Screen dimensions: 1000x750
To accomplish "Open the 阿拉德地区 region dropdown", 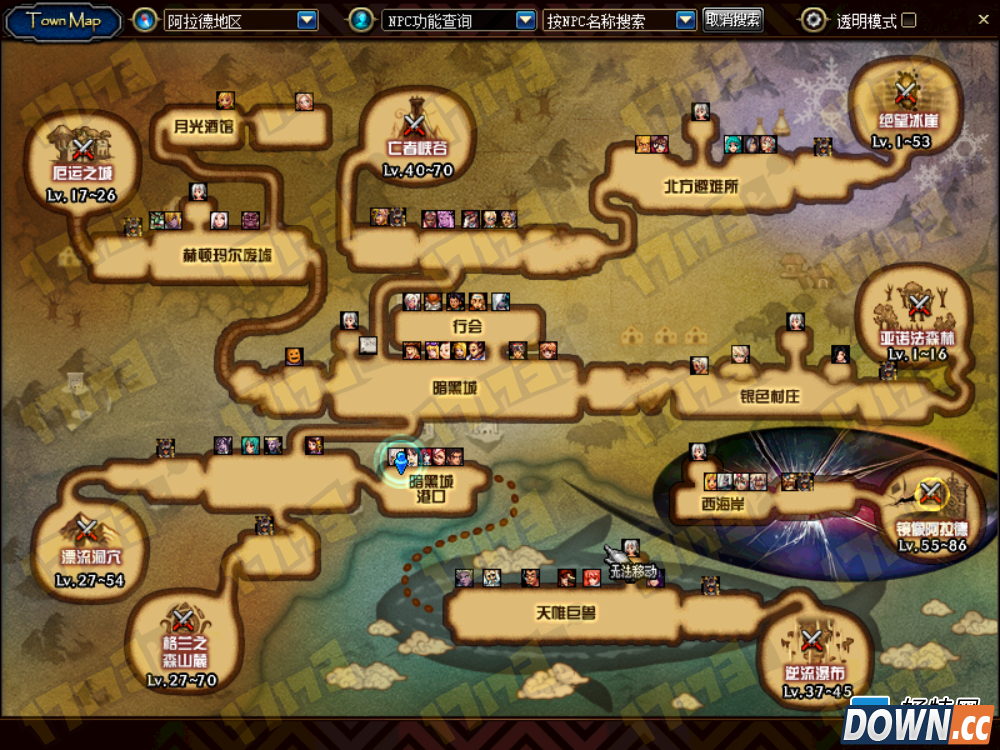I will [x=307, y=20].
